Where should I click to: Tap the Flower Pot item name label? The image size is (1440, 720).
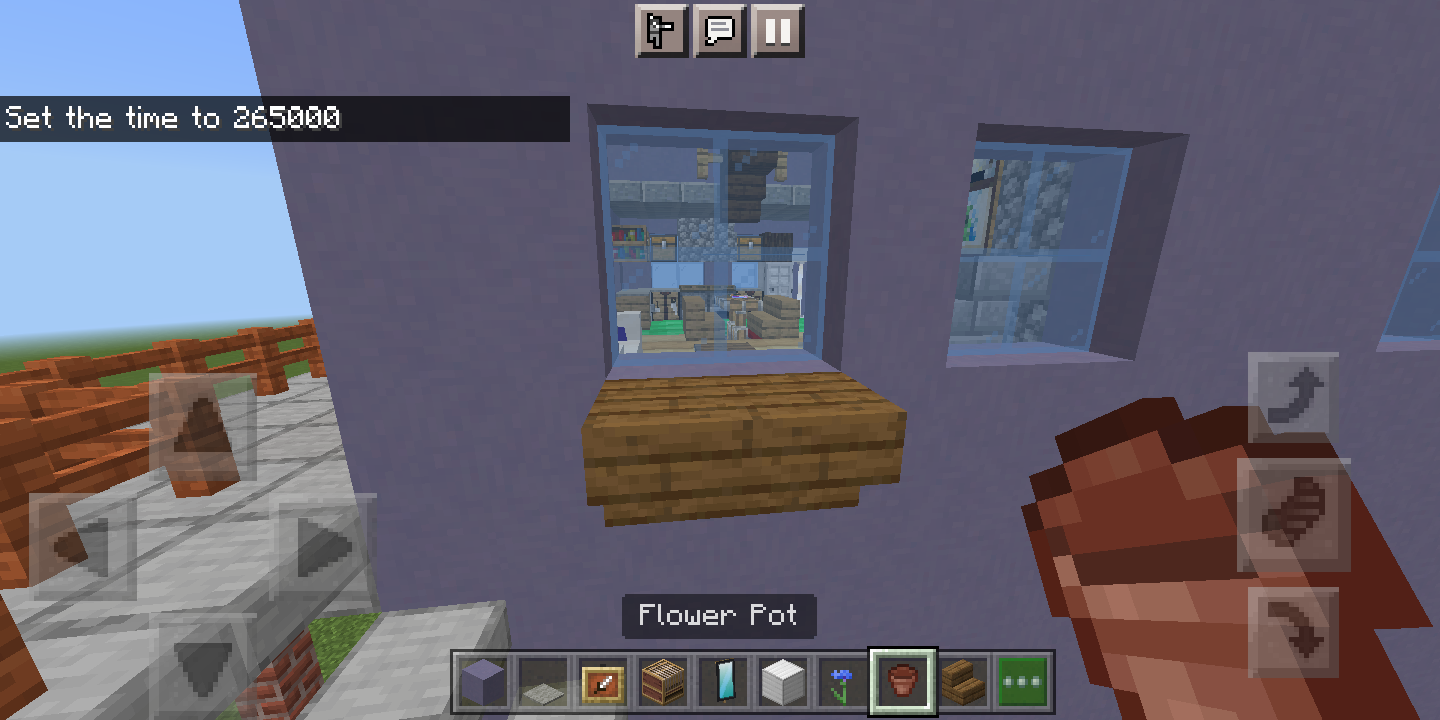[x=719, y=615]
